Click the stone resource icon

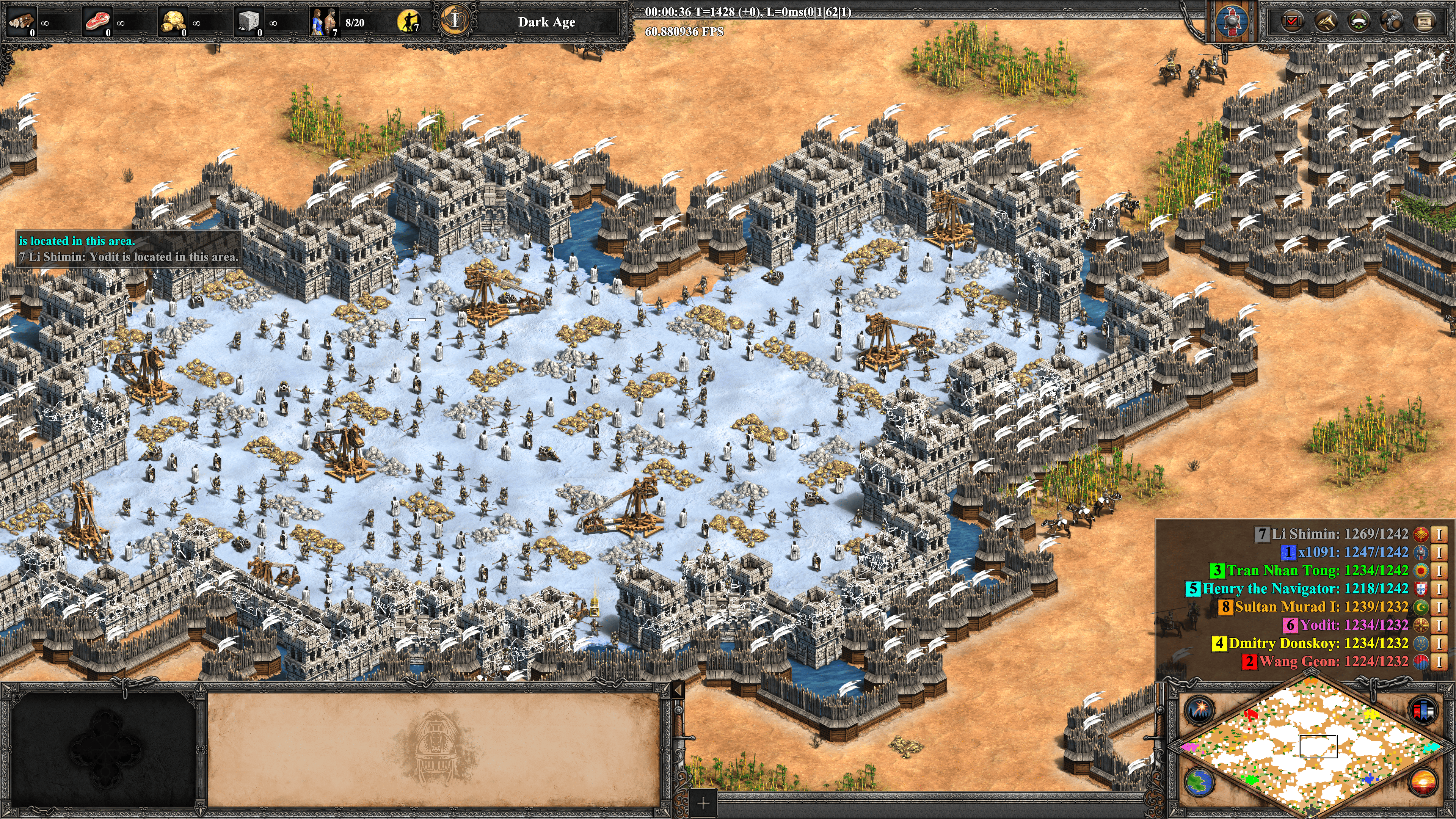pos(249,22)
